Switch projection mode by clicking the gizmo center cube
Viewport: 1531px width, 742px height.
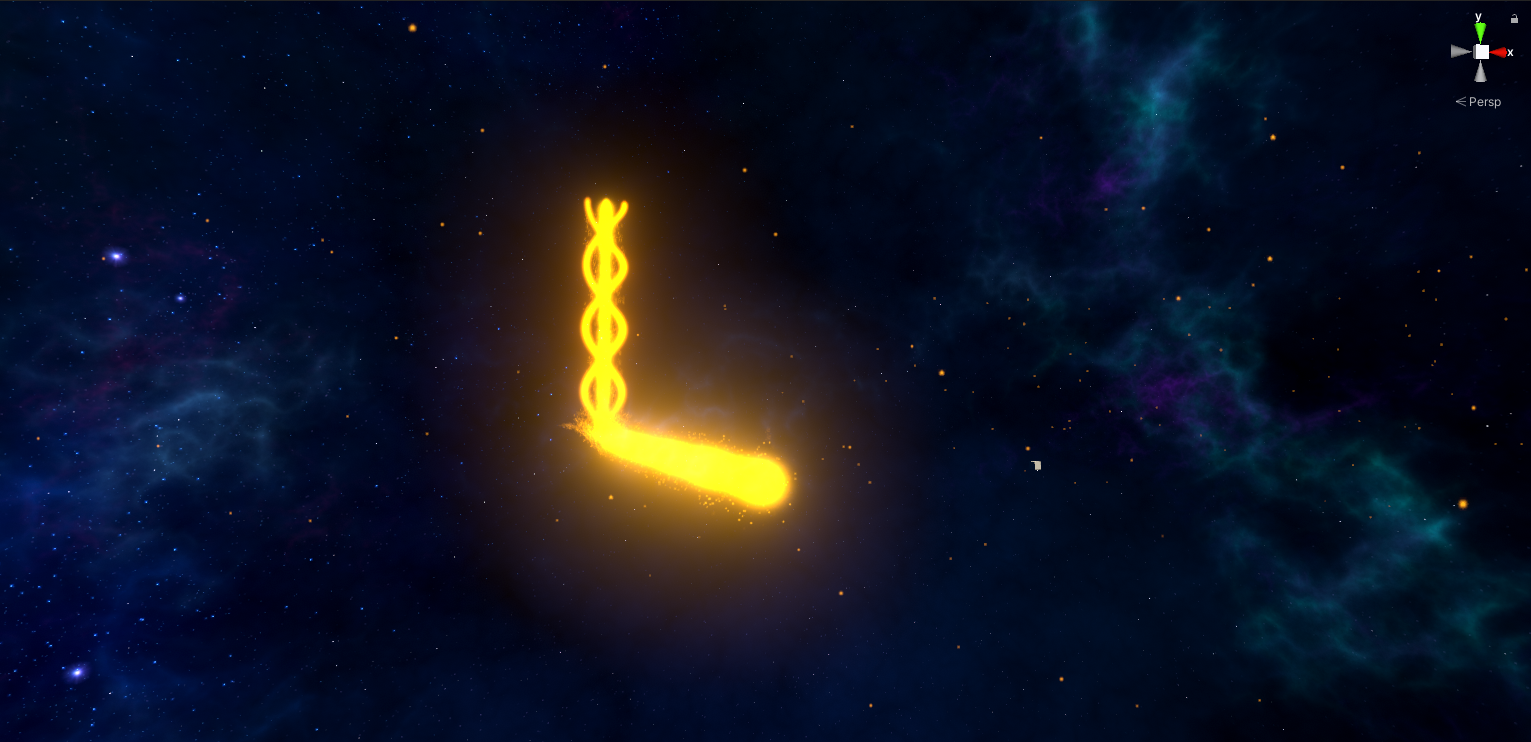click(x=1481, y=51)
